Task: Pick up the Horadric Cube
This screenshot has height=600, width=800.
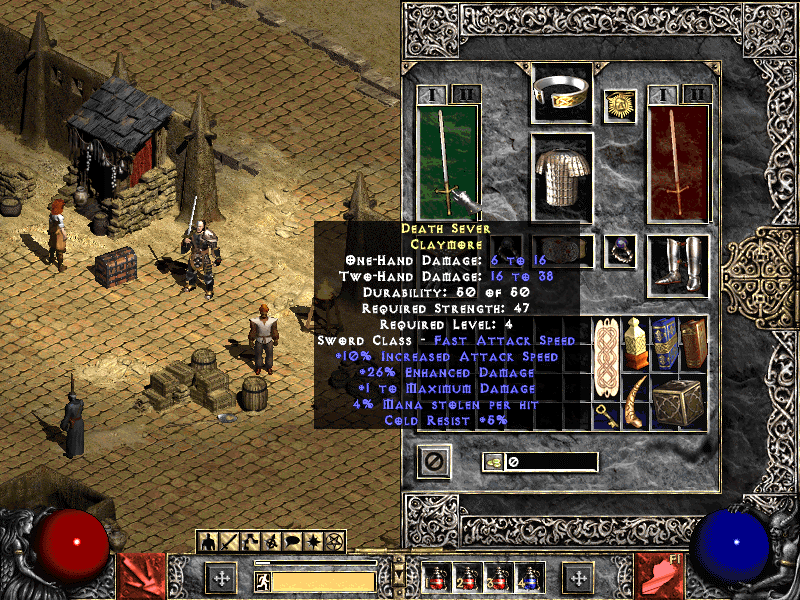Action: click(x=678, y=401)
